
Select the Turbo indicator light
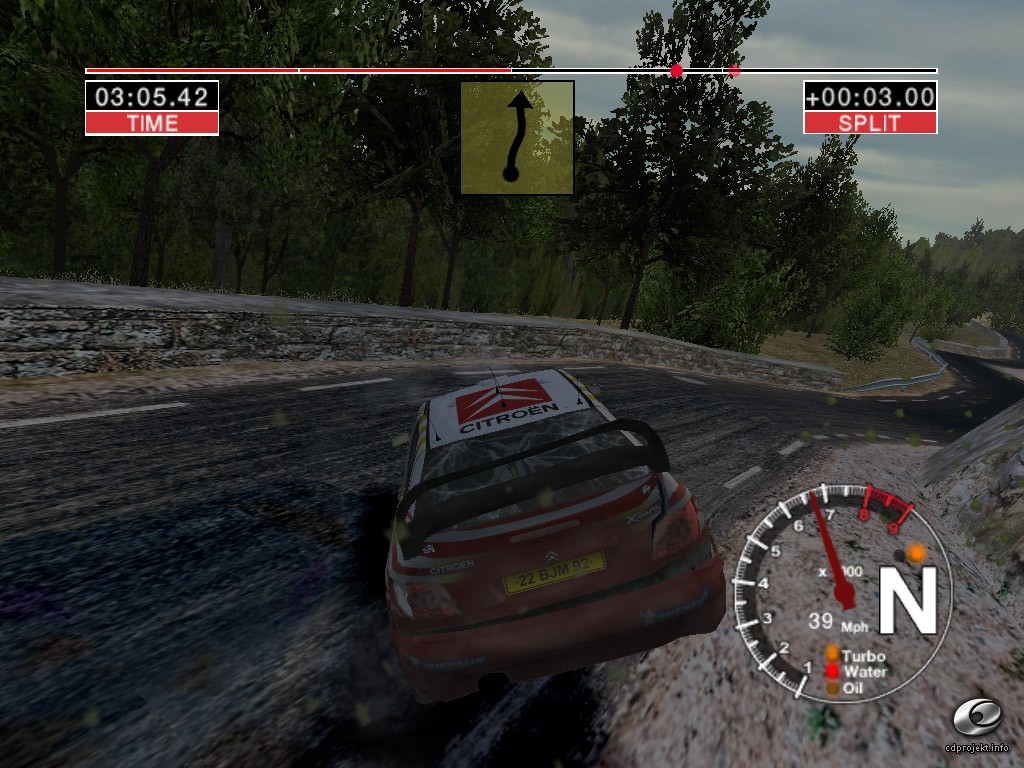click(831, 655)
